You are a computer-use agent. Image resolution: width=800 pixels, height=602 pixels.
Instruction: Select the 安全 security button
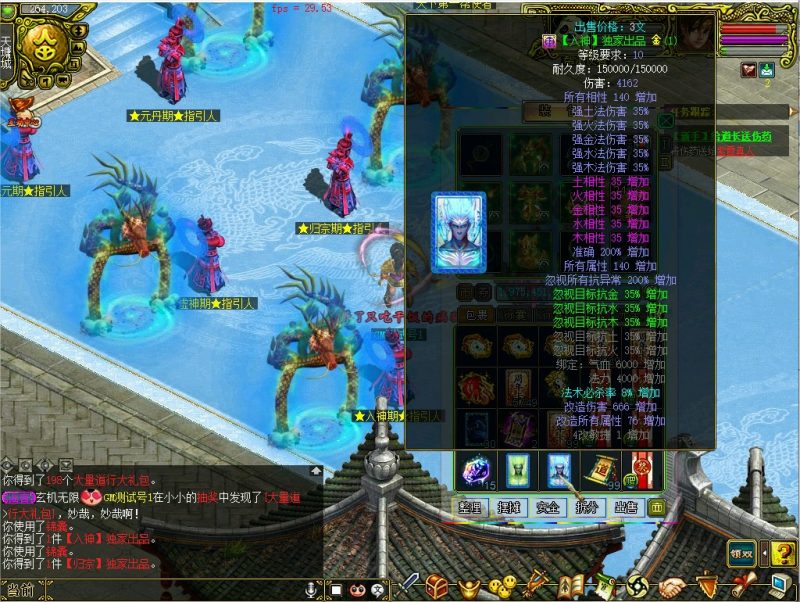[547, 508]
